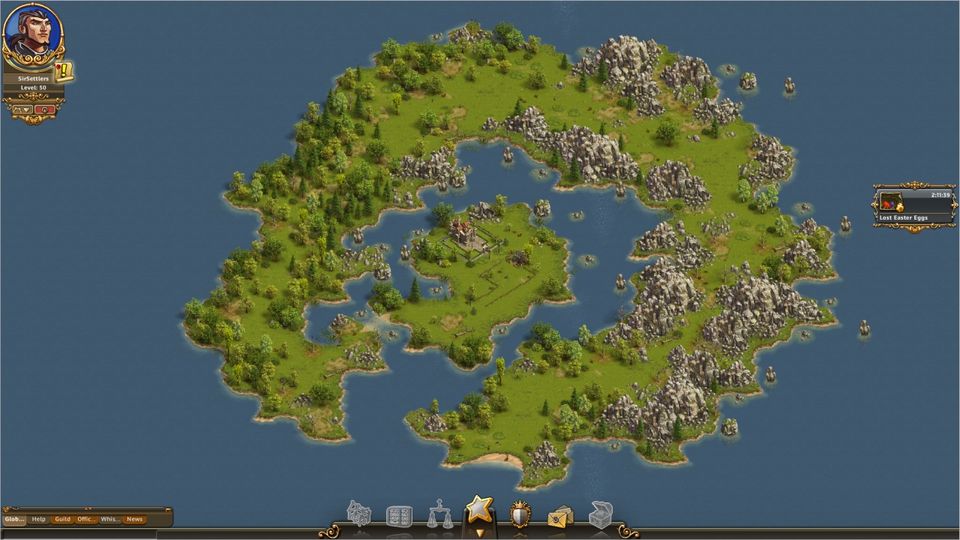Open the building menu with the dice icon
This screenshot has height=540, width=960.
pos(359,514)
